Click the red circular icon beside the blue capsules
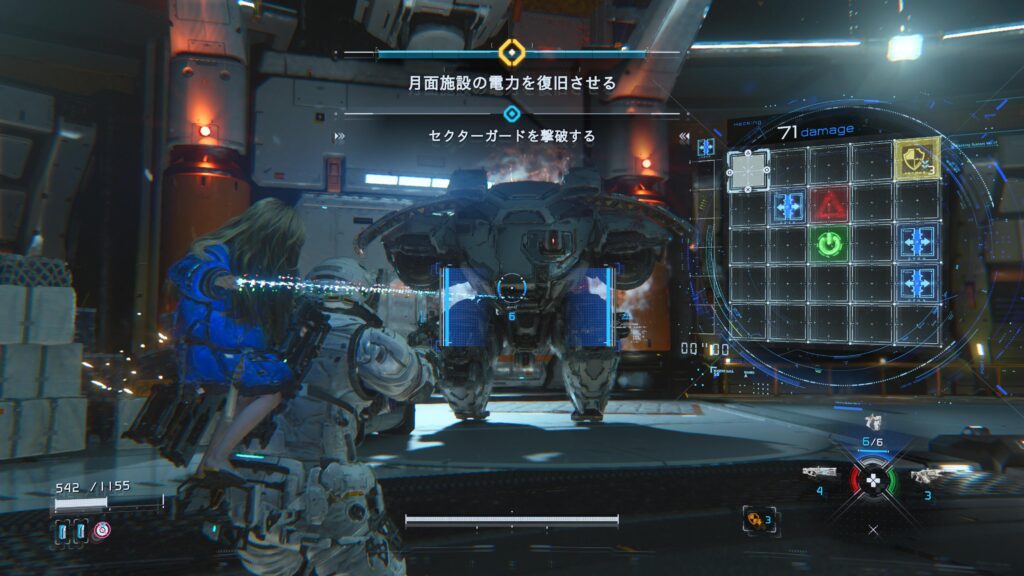Image resolution: width=1024 pixels, height=576 pixels. pyautogui.click(x=101, y=531)
